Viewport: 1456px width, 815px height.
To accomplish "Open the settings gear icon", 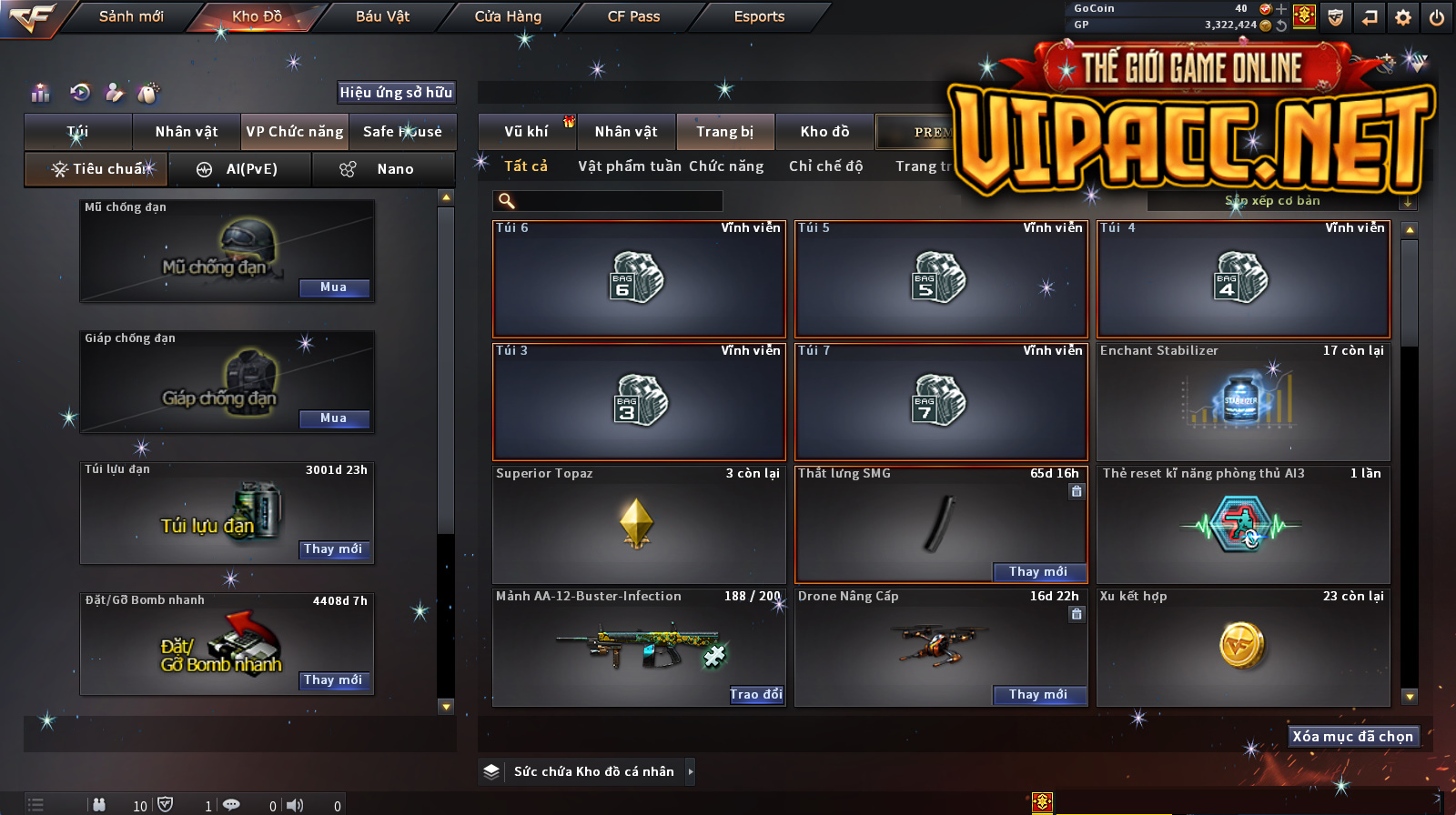I will 1403,17.
